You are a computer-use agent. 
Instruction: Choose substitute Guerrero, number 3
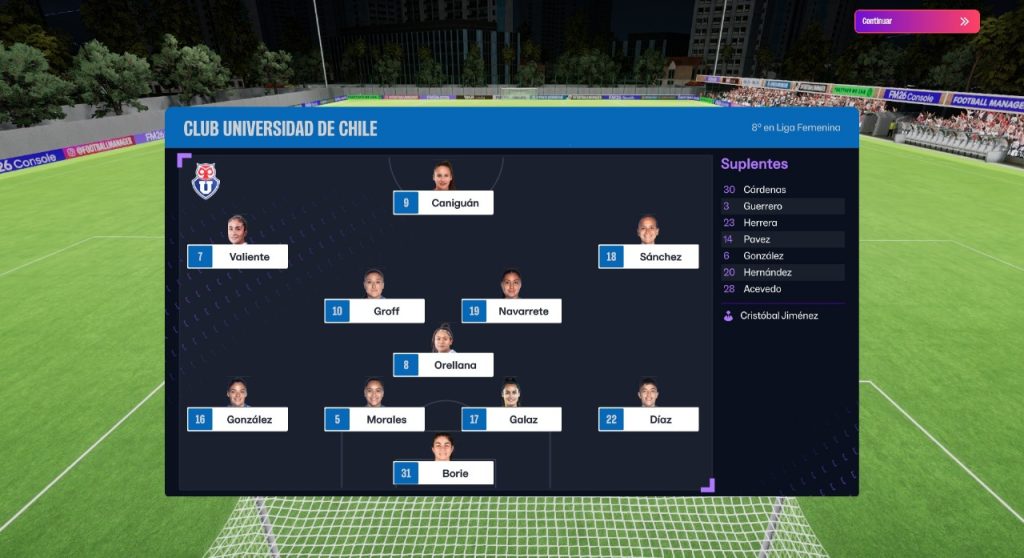[763, 206]
